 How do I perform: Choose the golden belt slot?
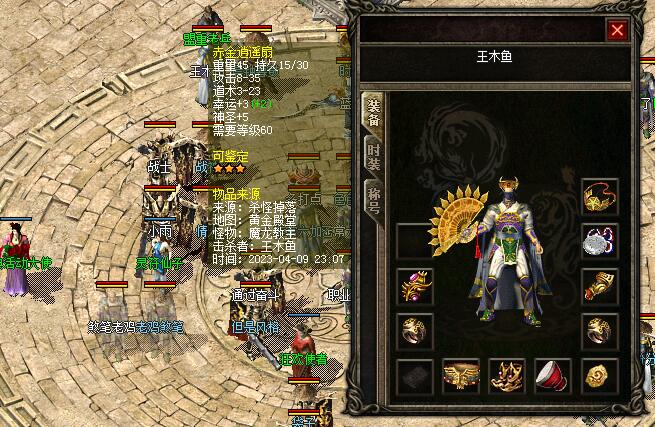461,376
